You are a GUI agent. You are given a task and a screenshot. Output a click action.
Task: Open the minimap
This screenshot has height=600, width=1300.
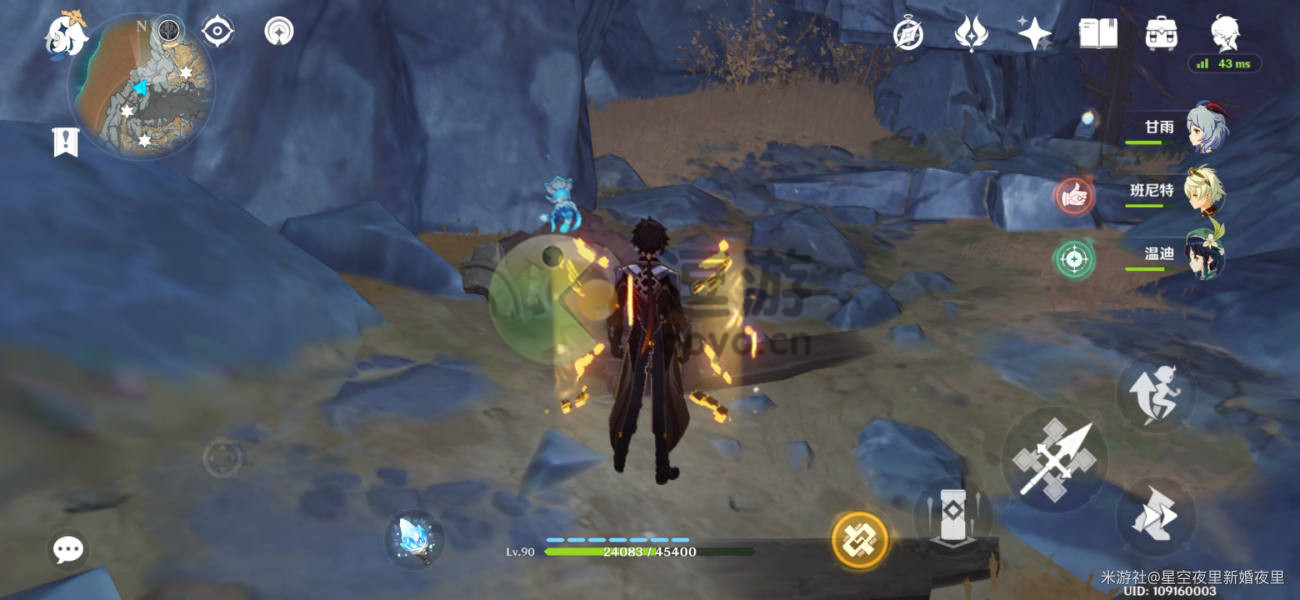(x=141, y=87)
